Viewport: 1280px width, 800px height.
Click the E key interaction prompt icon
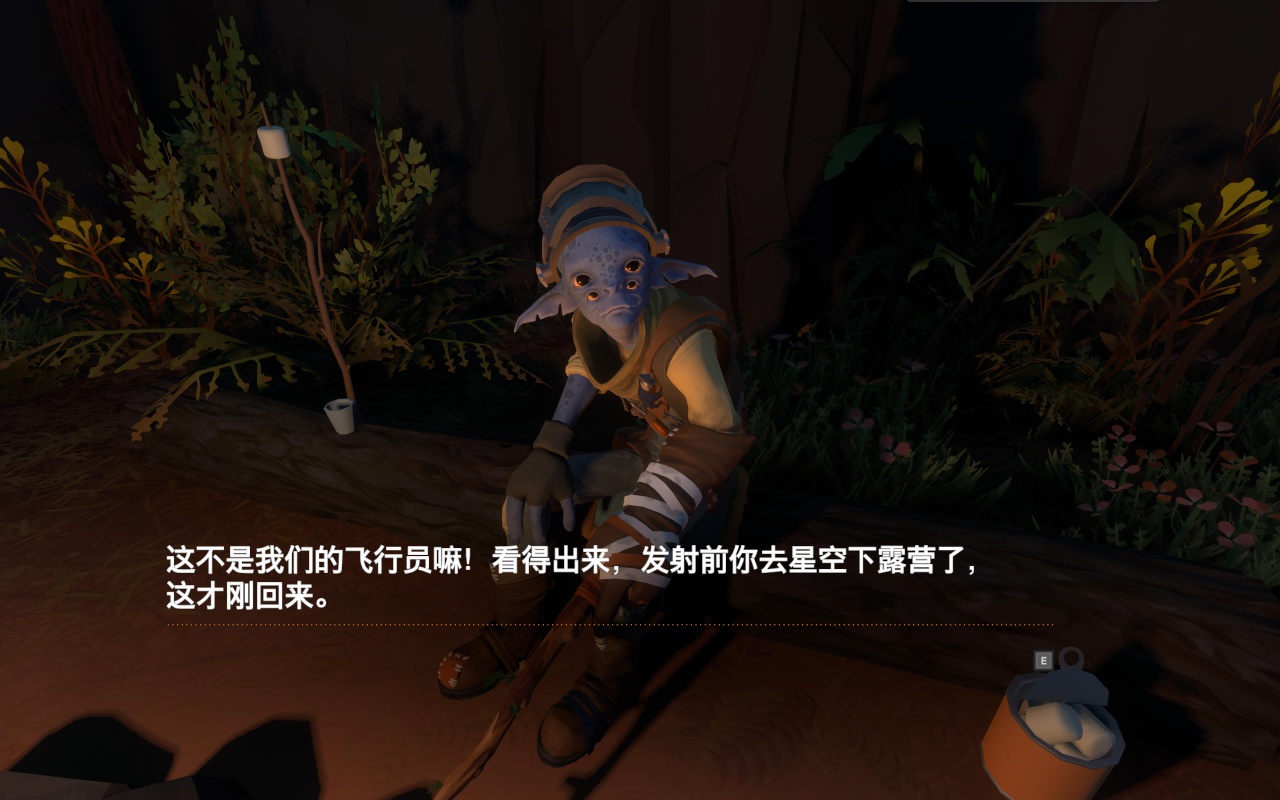point(1043,661)
